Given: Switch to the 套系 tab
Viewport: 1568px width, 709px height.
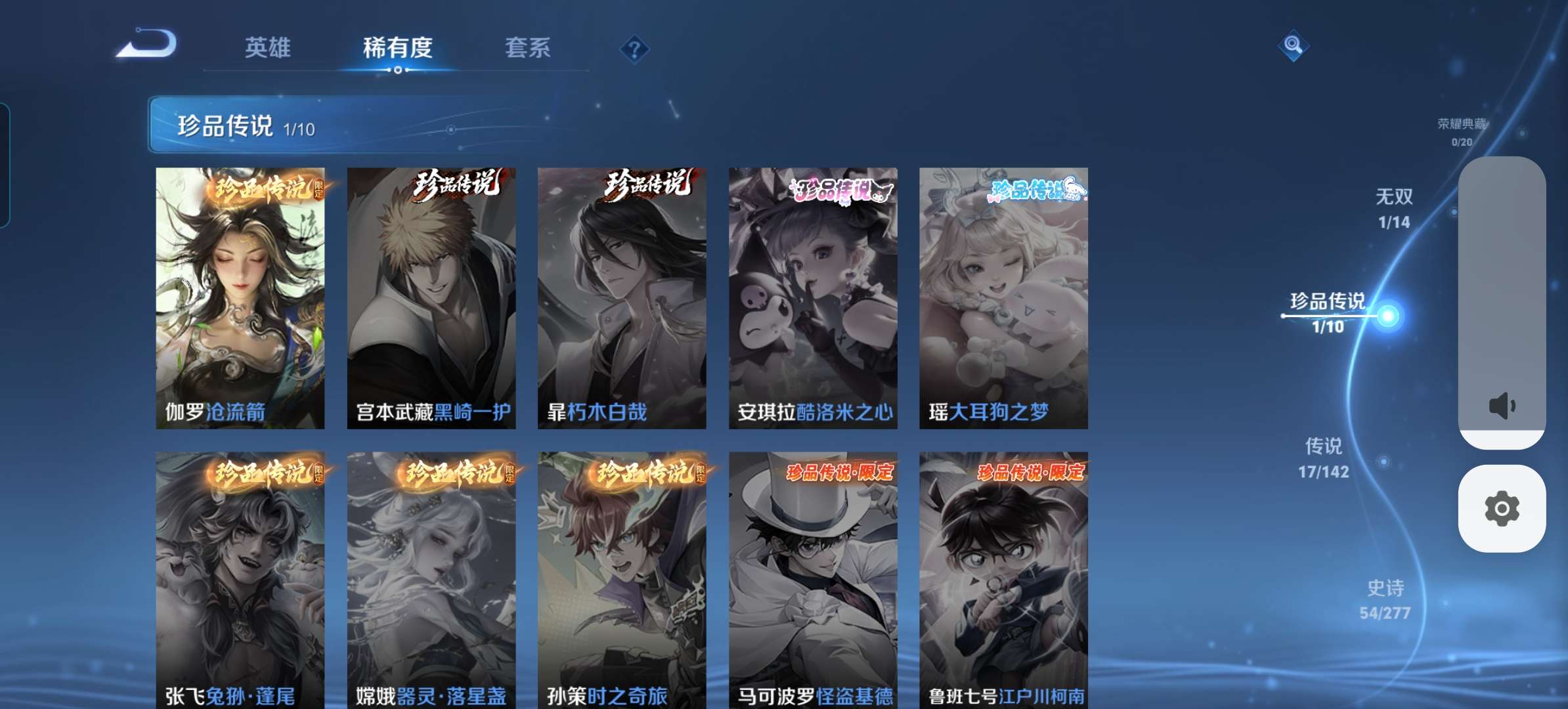Looking at the screenshot, I should click(x=527, y=48).
